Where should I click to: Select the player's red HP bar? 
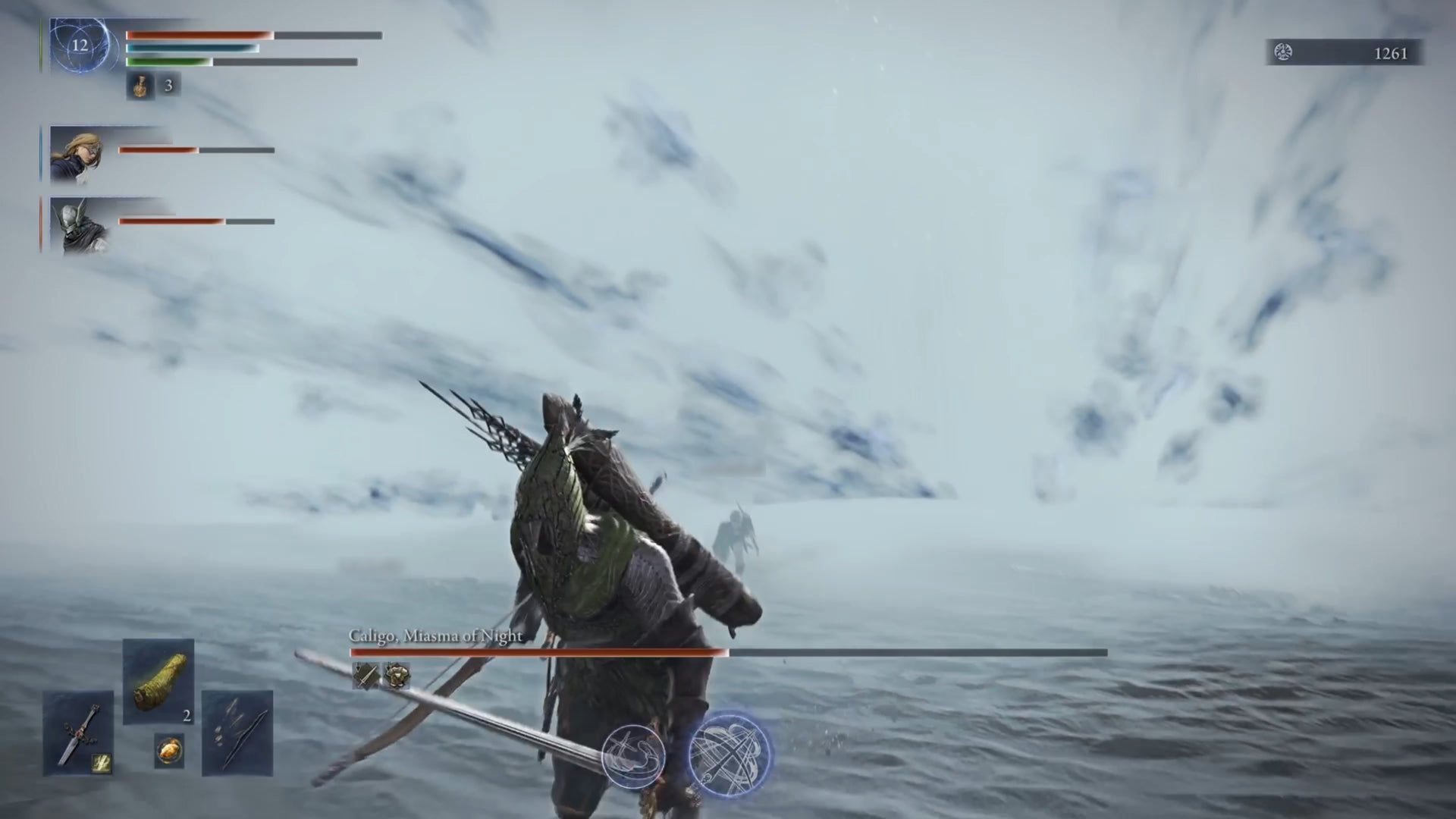199,34
